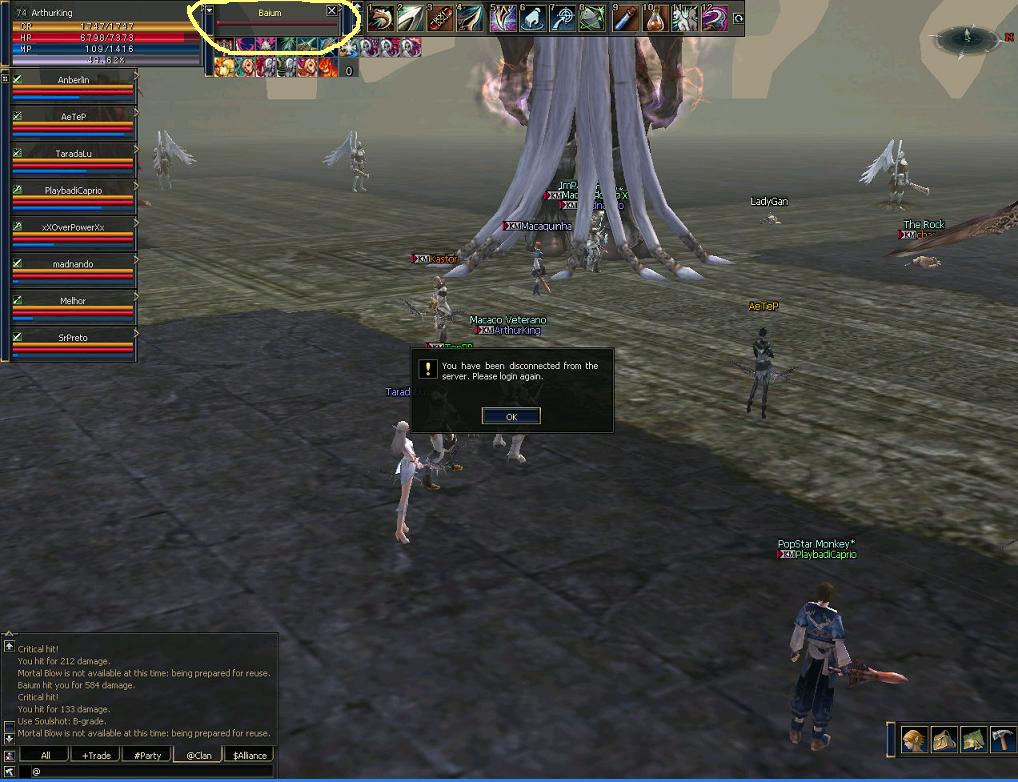Close the Baium target window

pos(332,11)
